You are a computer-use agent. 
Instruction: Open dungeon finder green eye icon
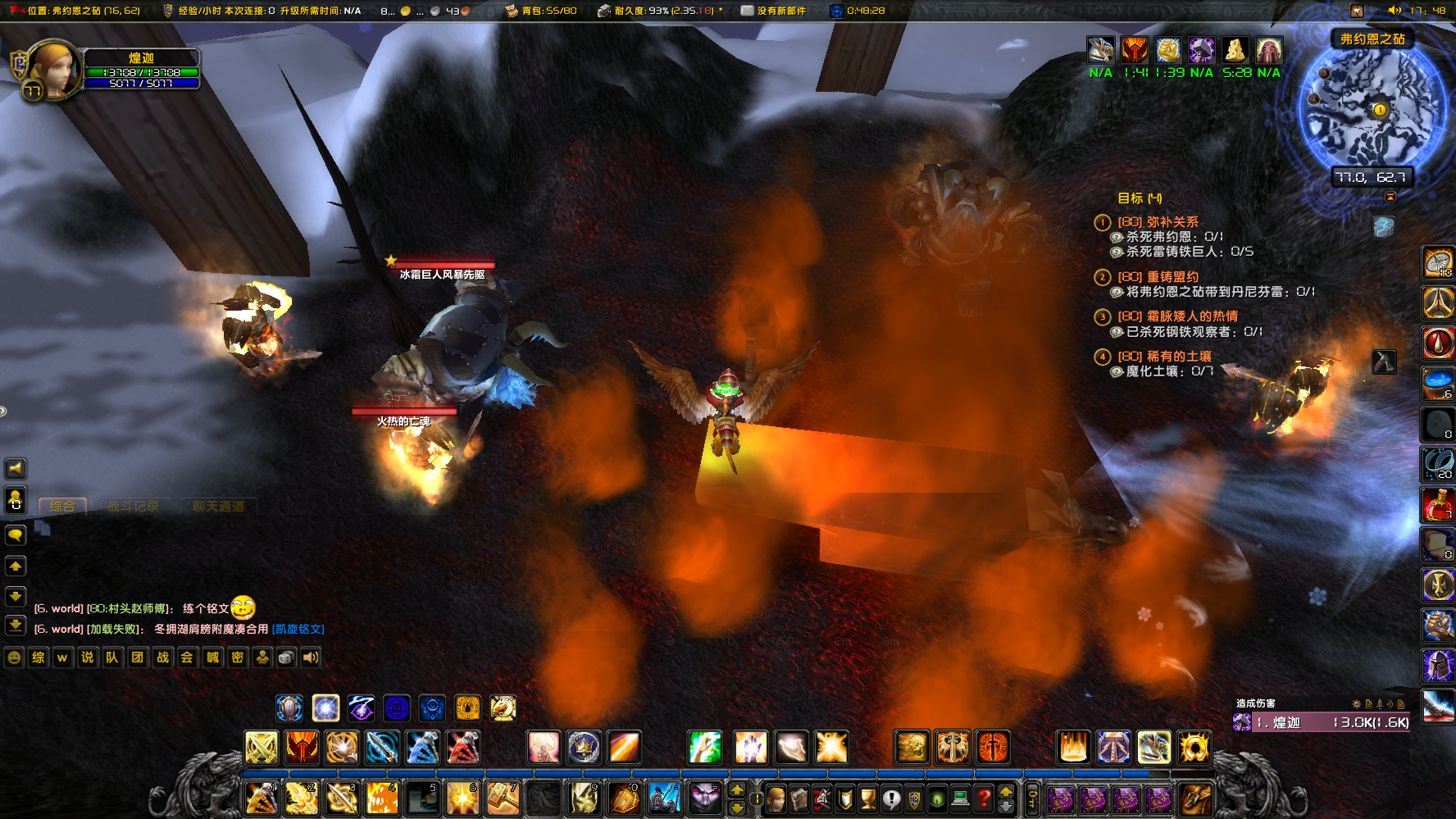935,799
